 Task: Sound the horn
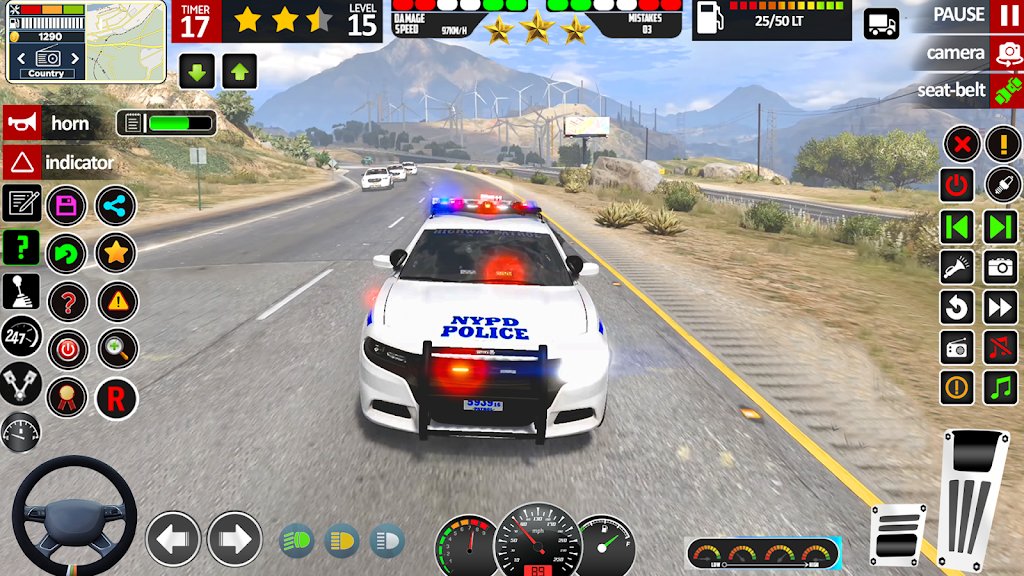pos(21,123)
